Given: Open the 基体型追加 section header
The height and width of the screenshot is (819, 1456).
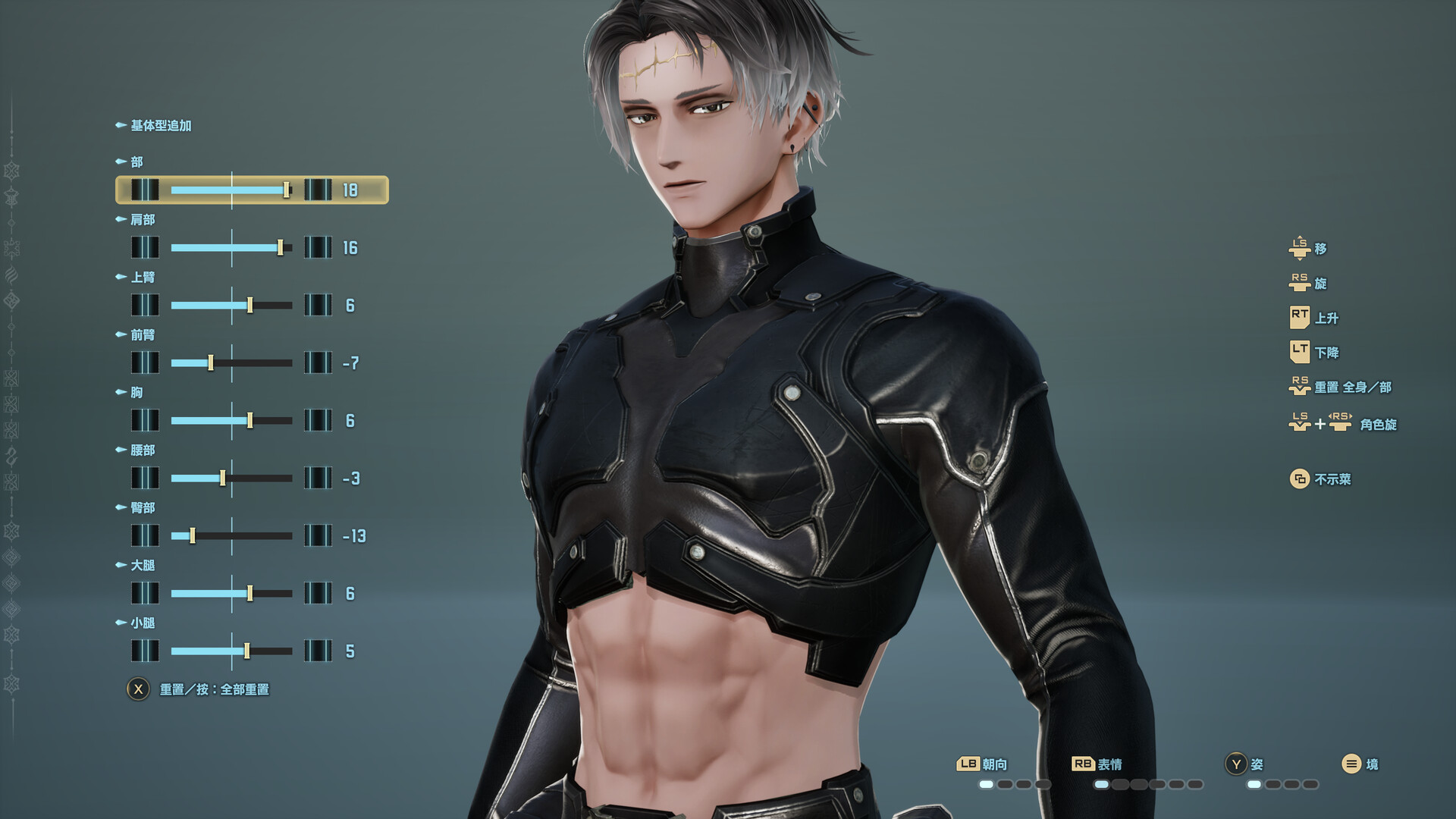Looking at the screenshot, I should [x=159, y=124].
